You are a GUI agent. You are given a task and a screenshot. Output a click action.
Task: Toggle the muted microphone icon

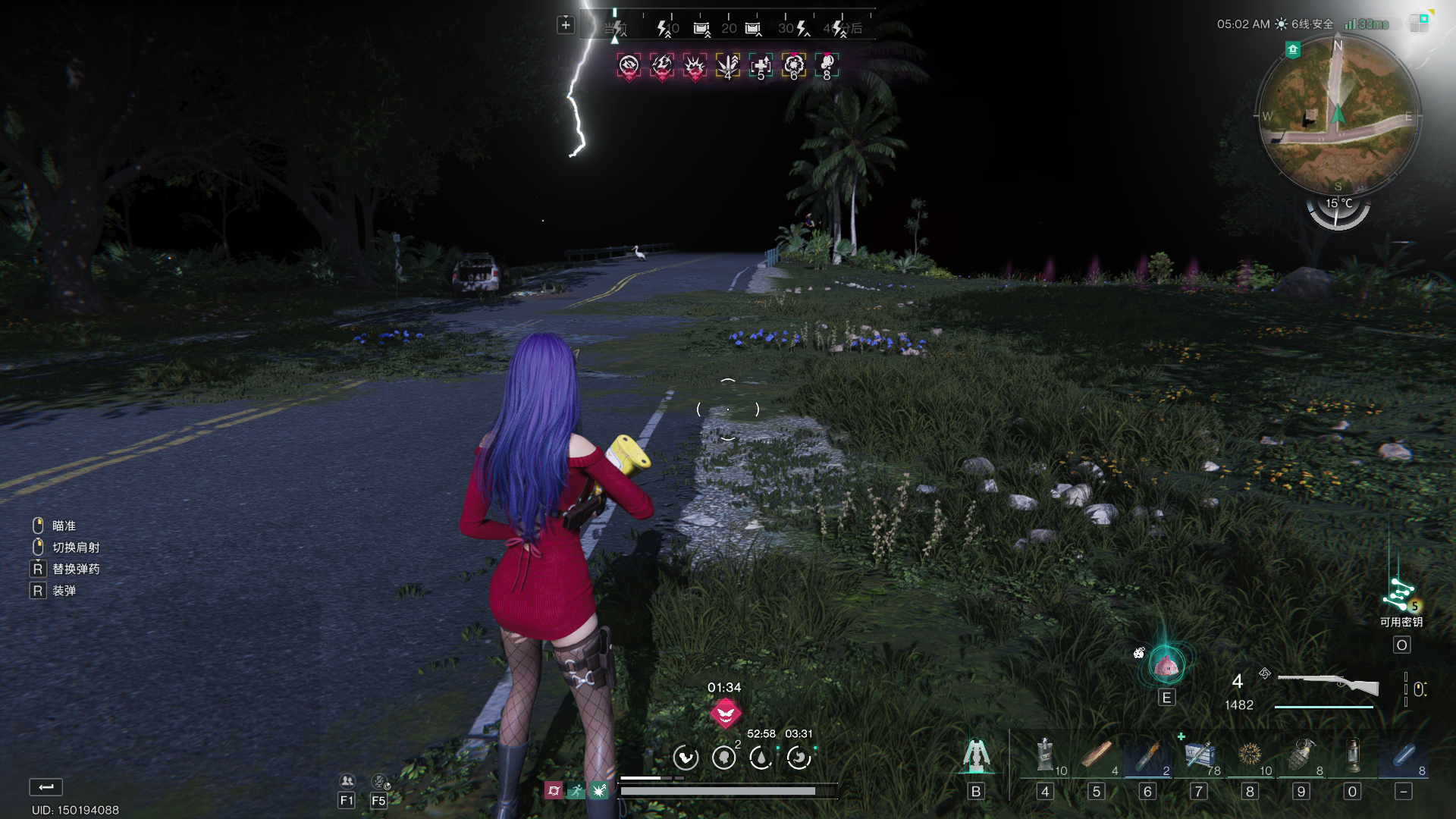(x=379, y=781)
